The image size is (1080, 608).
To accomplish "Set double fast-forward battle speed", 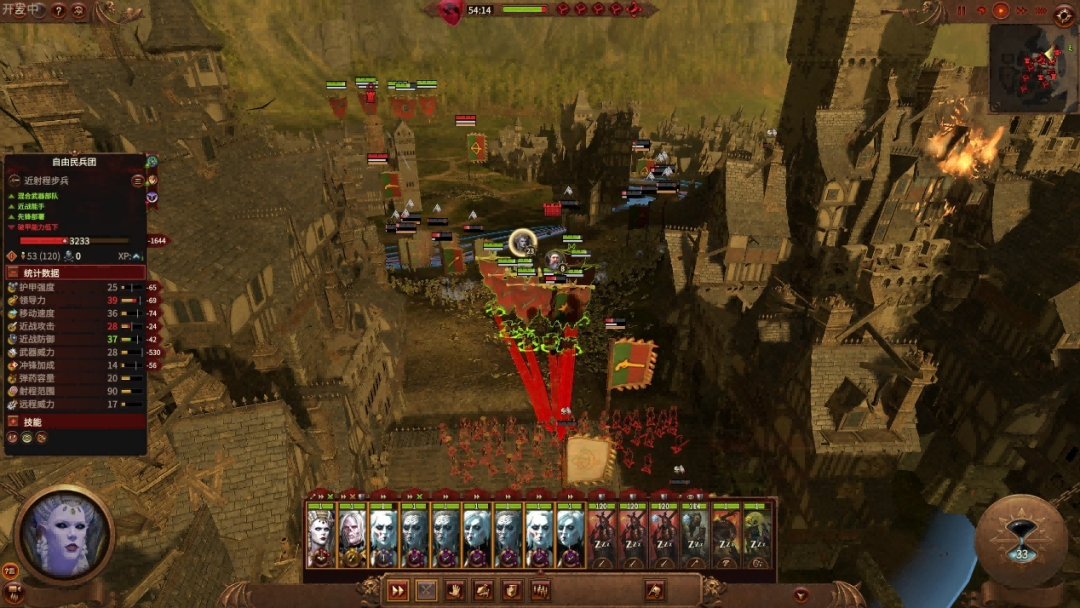I will click(x=1021, y=10).
